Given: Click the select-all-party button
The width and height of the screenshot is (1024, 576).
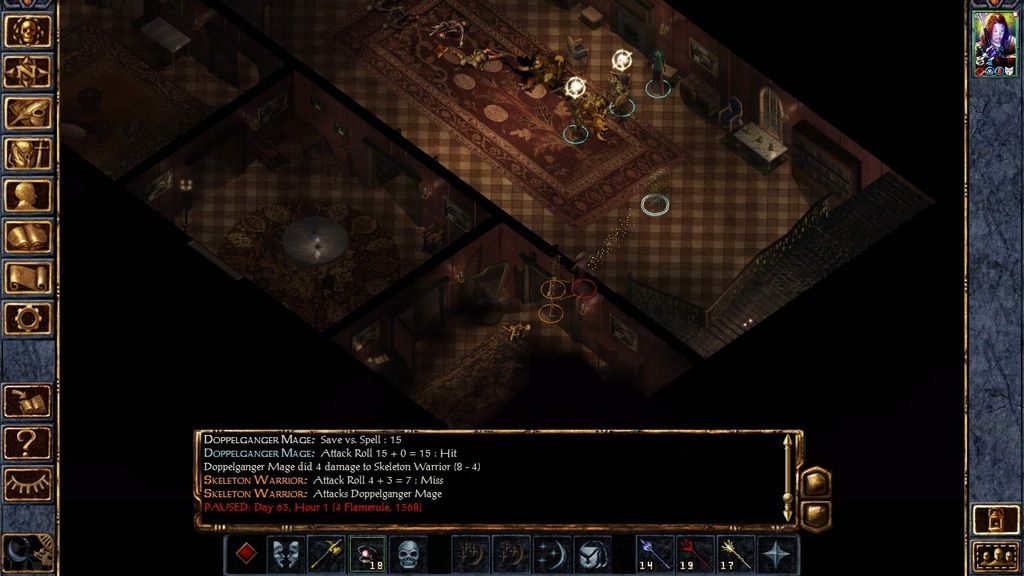Looking at the screenshot, I should (x=995, y=556).
